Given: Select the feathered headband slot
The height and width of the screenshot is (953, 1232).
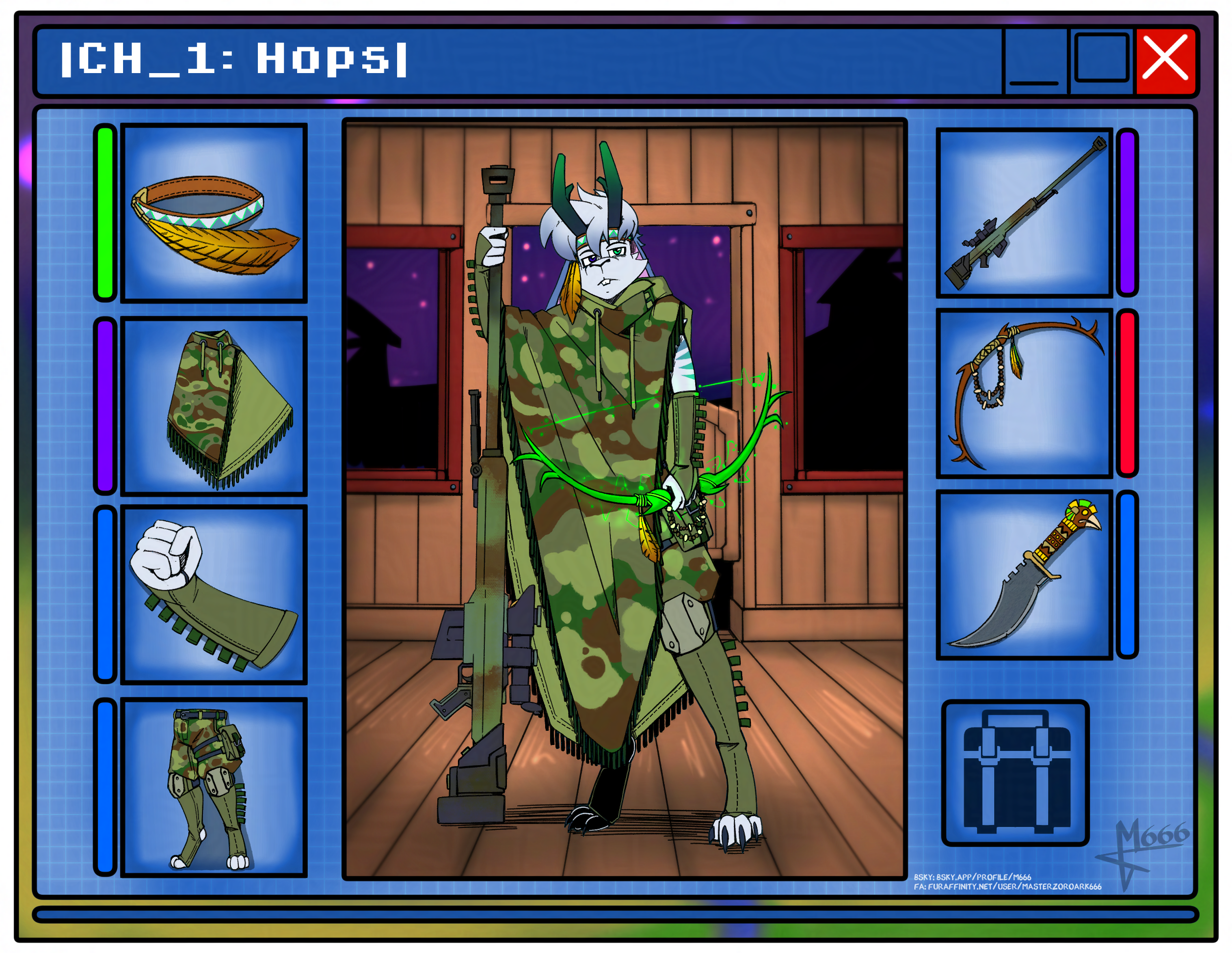Looking at the screenshot, I should pos(214,213).
